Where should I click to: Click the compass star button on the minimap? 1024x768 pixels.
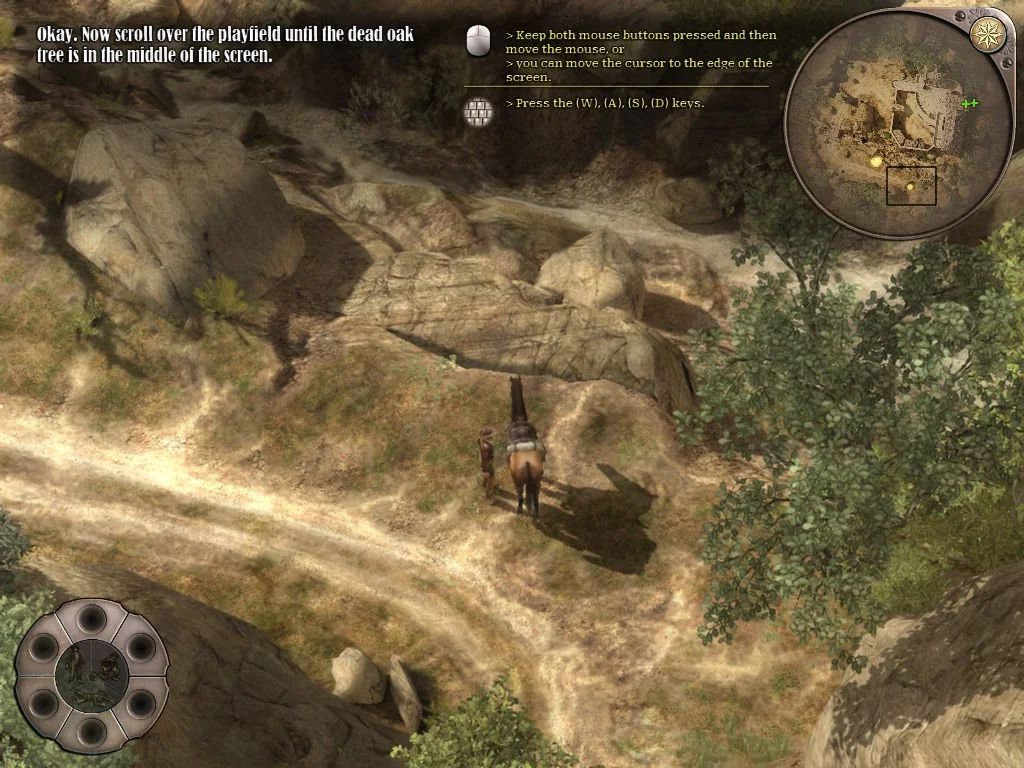click(988, 34)
